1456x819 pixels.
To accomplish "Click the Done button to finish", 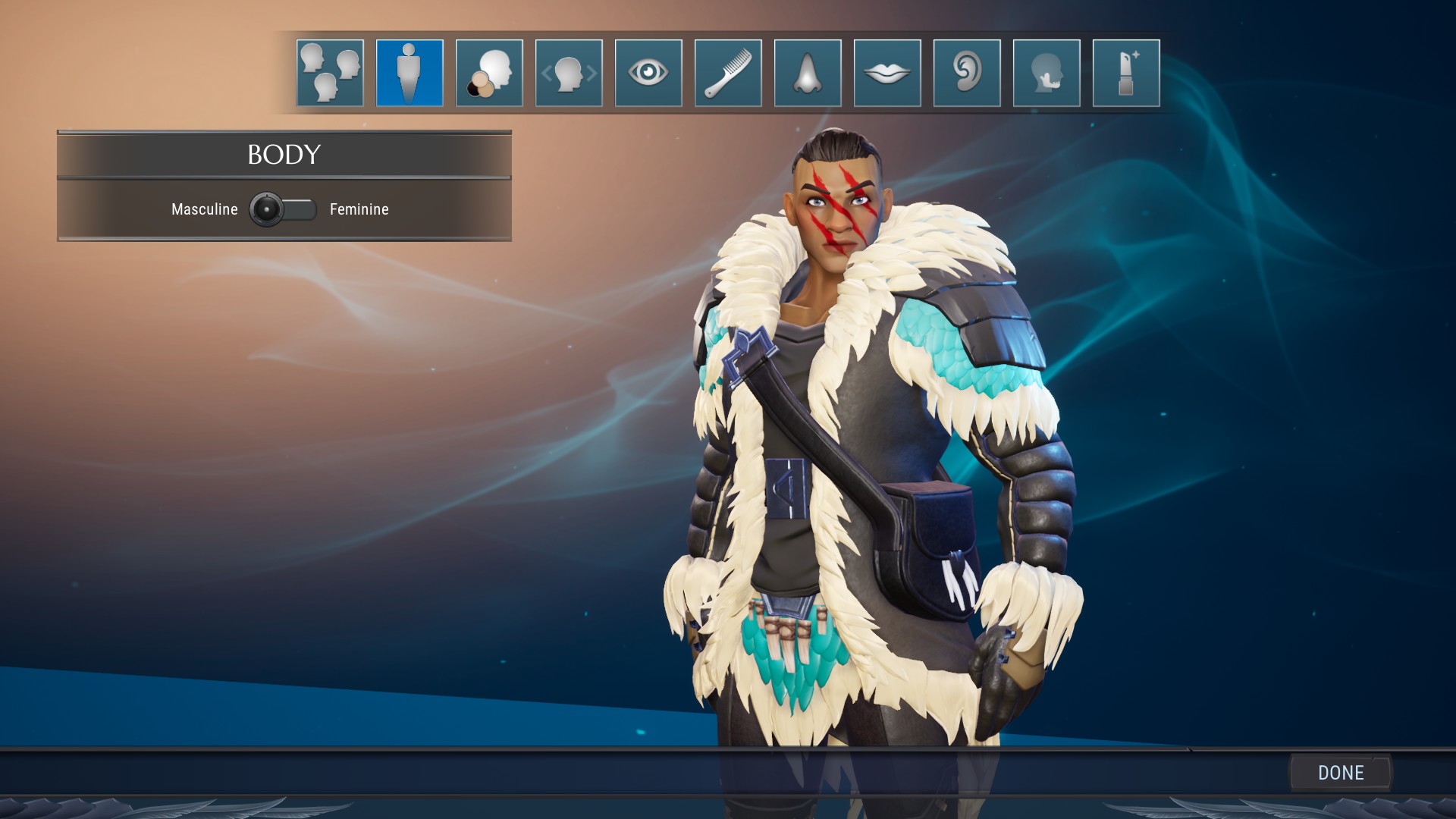I will [x=1341, y=773].
